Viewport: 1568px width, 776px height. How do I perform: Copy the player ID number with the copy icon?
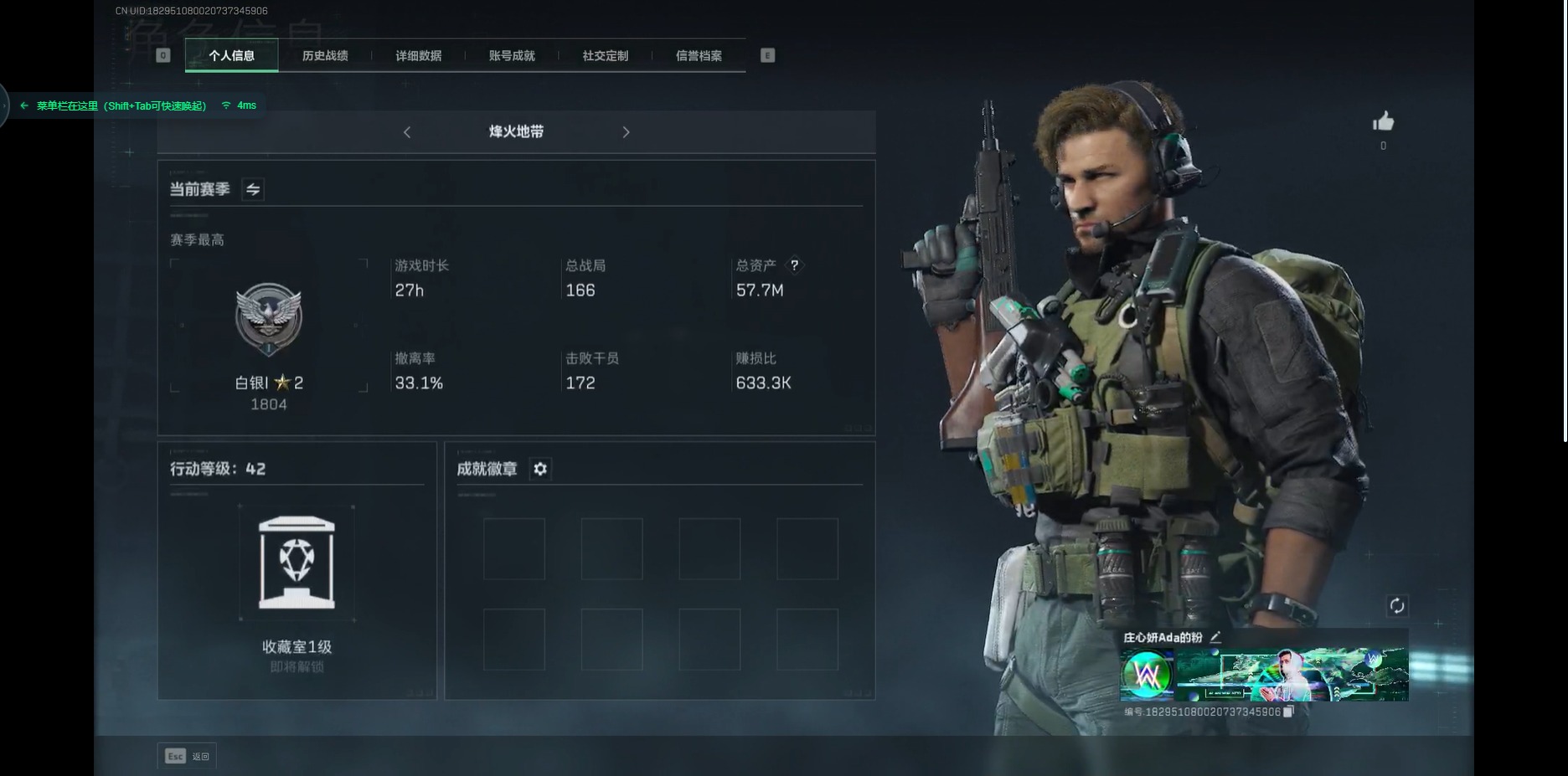pyautogui.click(x=1289, y=712)
